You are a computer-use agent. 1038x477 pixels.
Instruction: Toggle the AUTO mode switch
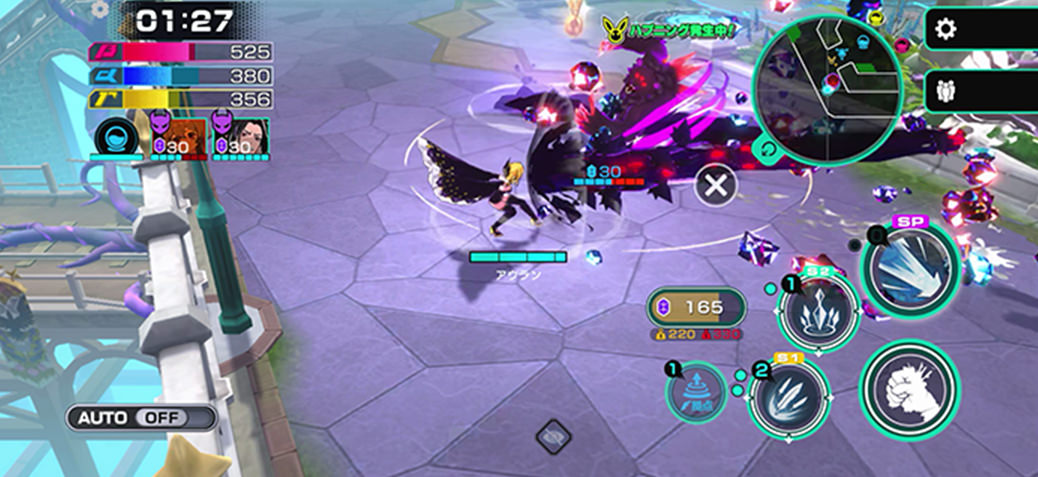142,417
